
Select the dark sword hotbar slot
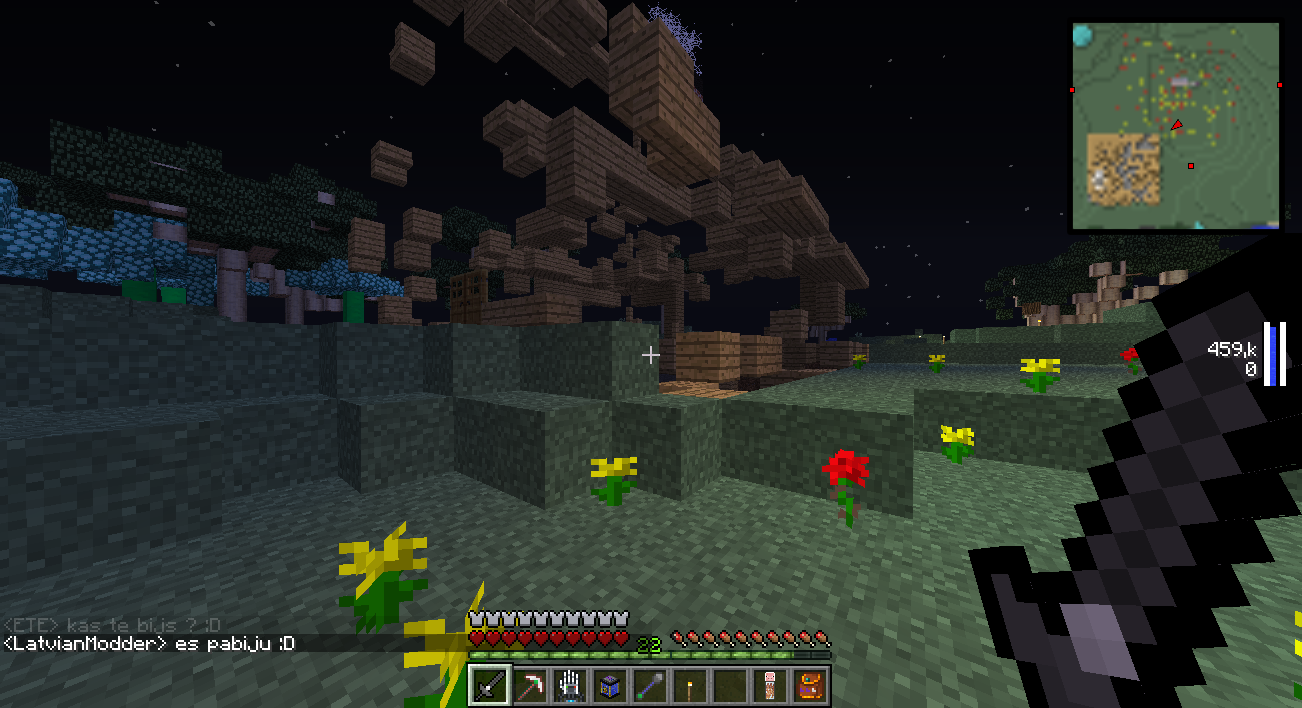[x=490, y=686]
